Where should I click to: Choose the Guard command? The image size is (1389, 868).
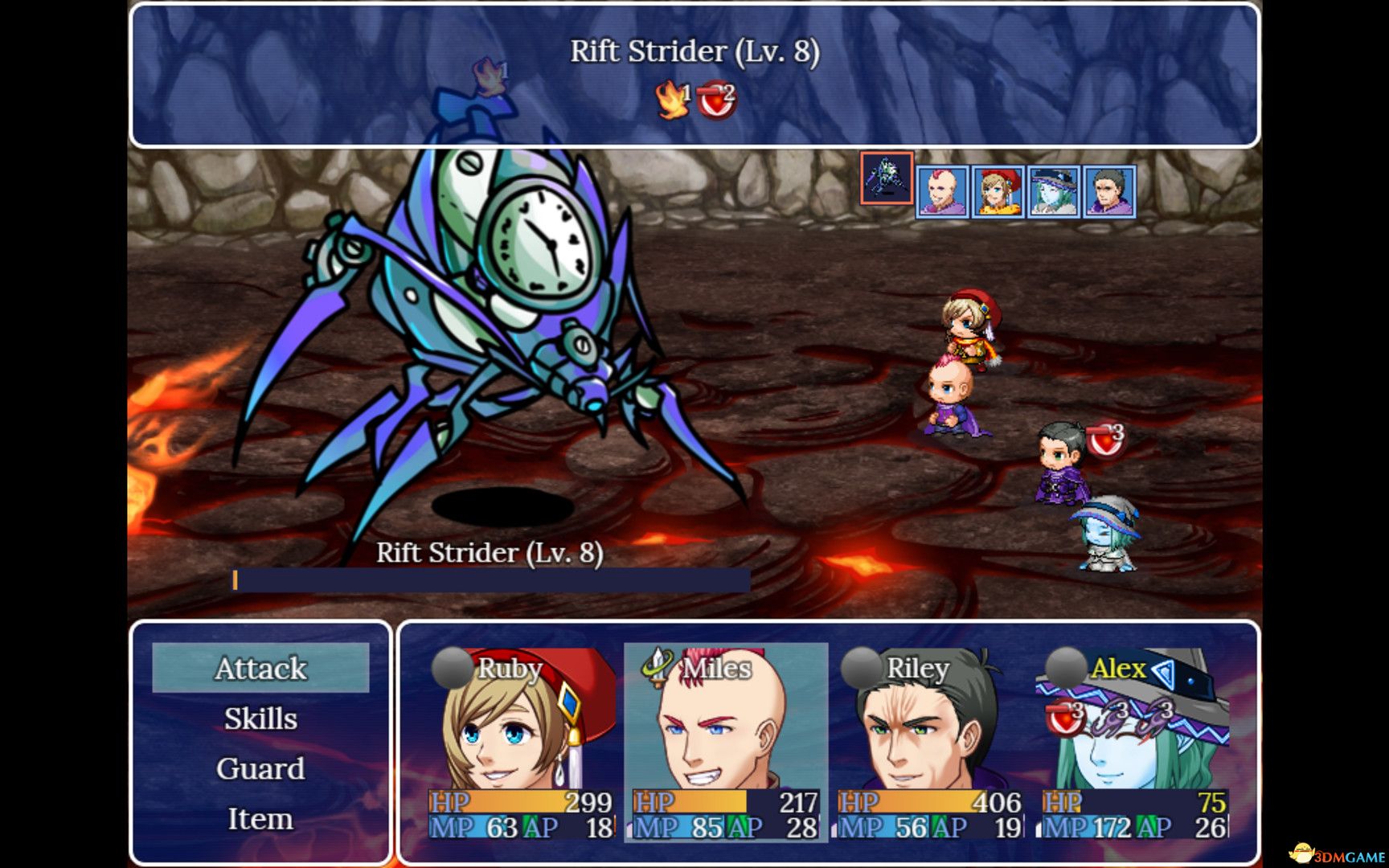pyautogui.click(x=260, y=769)
